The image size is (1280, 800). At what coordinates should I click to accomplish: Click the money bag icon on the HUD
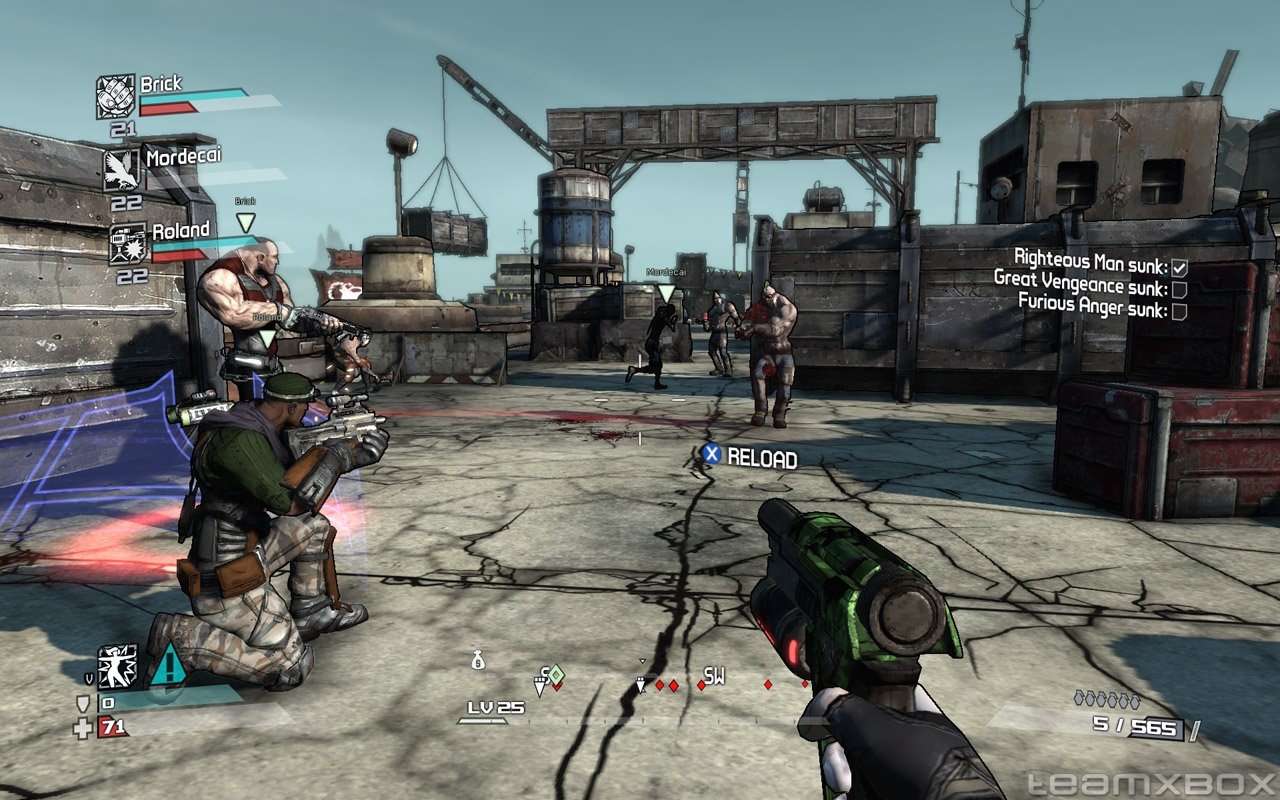(477, 660)
